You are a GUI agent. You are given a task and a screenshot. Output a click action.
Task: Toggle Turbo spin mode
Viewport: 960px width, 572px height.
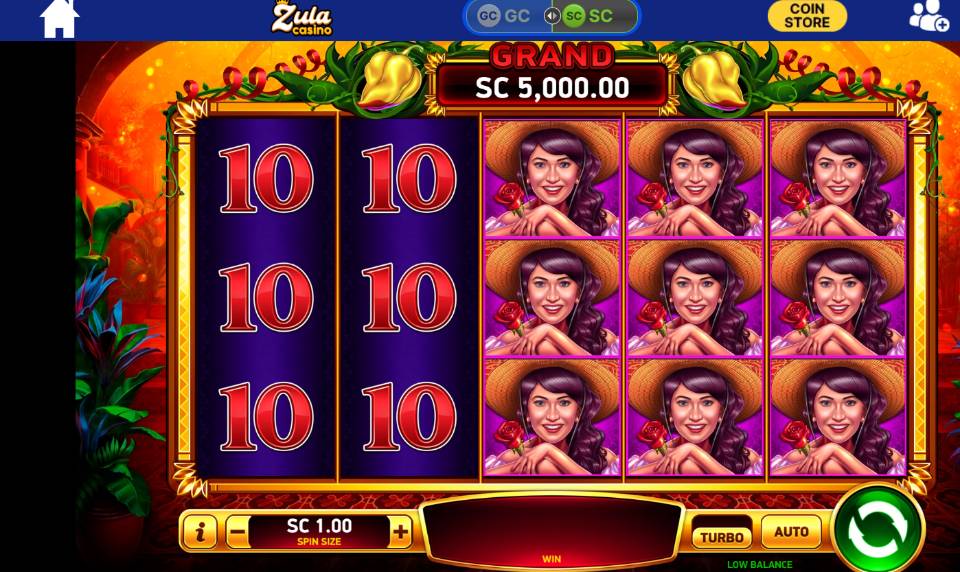coord(721,536)
